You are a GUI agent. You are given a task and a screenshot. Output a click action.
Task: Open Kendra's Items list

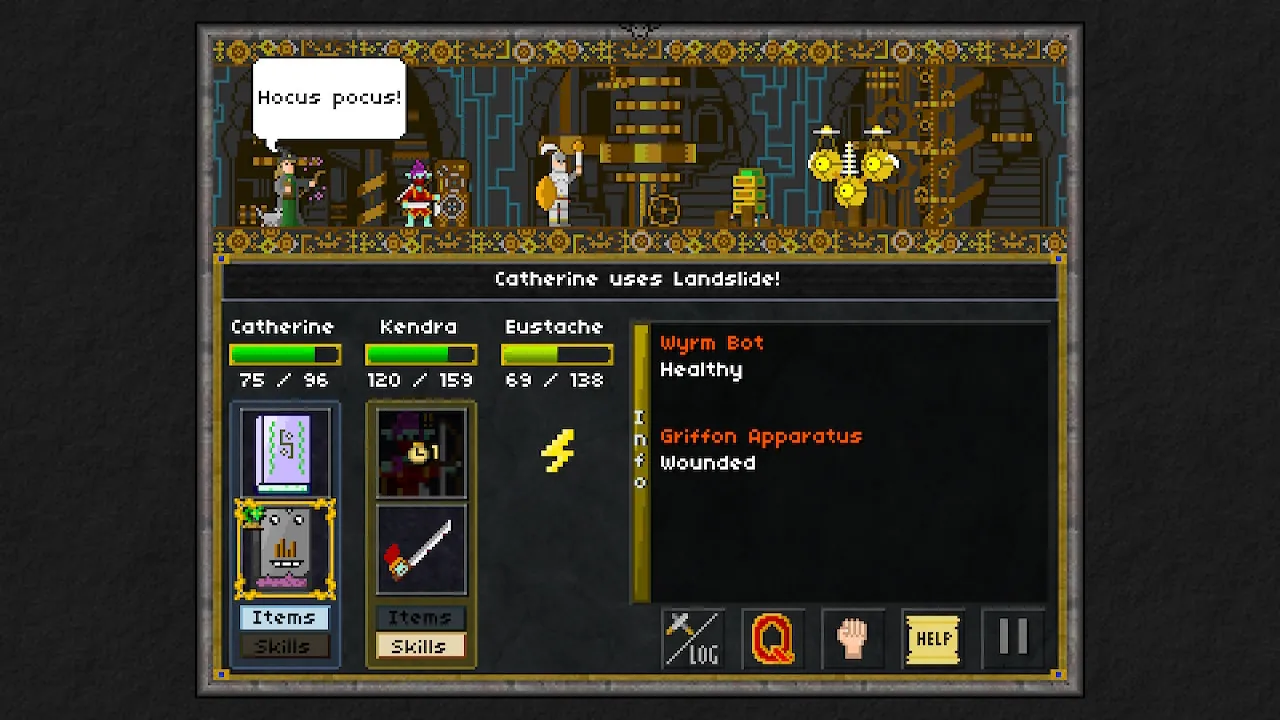[420, 617]
